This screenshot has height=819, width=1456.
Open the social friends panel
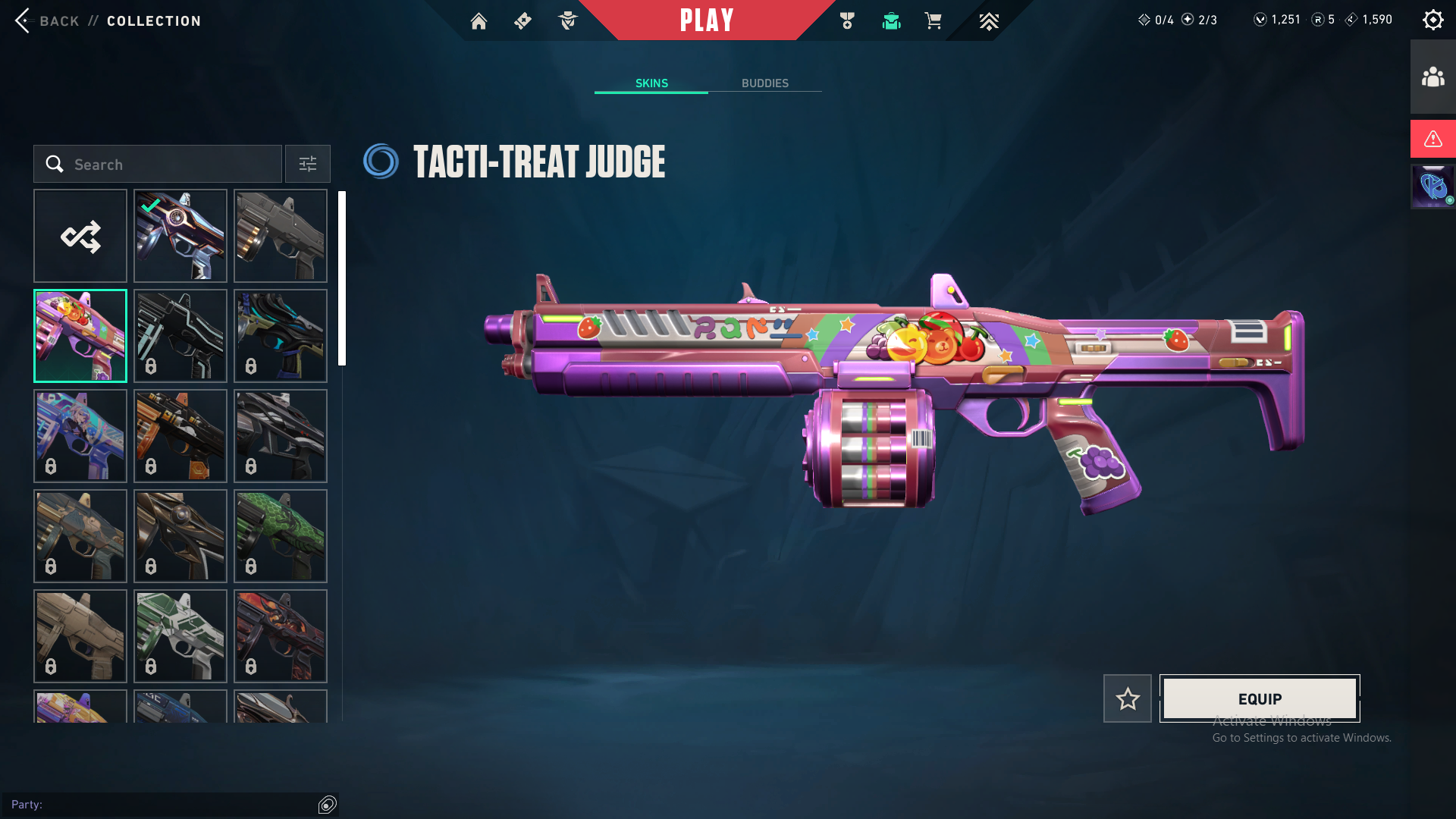click(1432, 77)
